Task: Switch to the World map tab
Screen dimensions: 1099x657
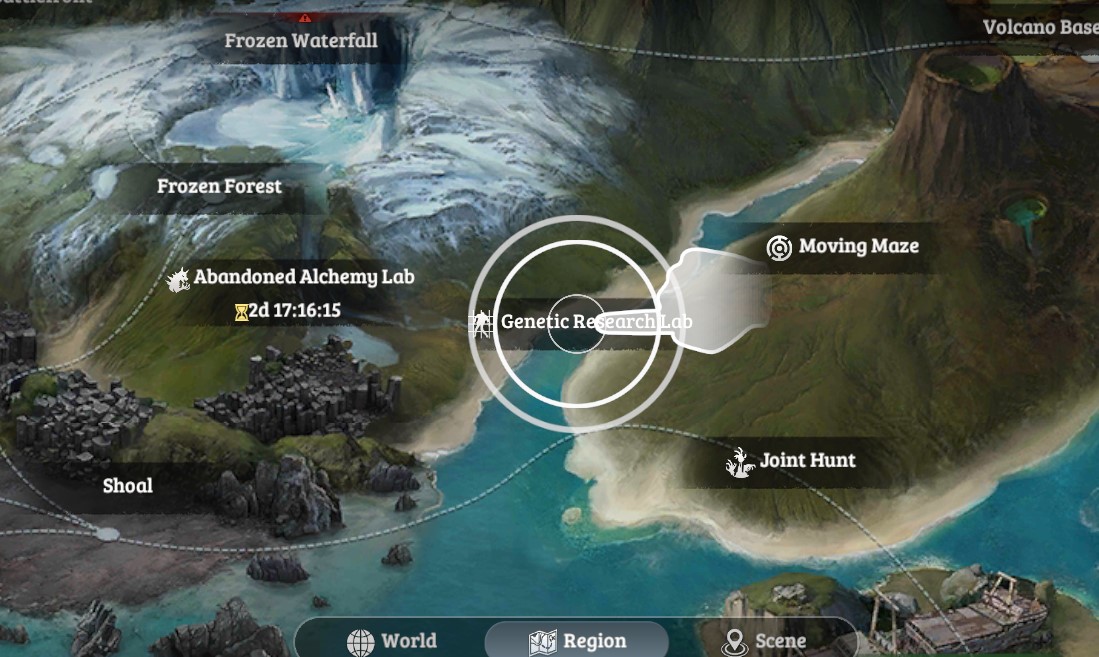Action: [392, 641]
